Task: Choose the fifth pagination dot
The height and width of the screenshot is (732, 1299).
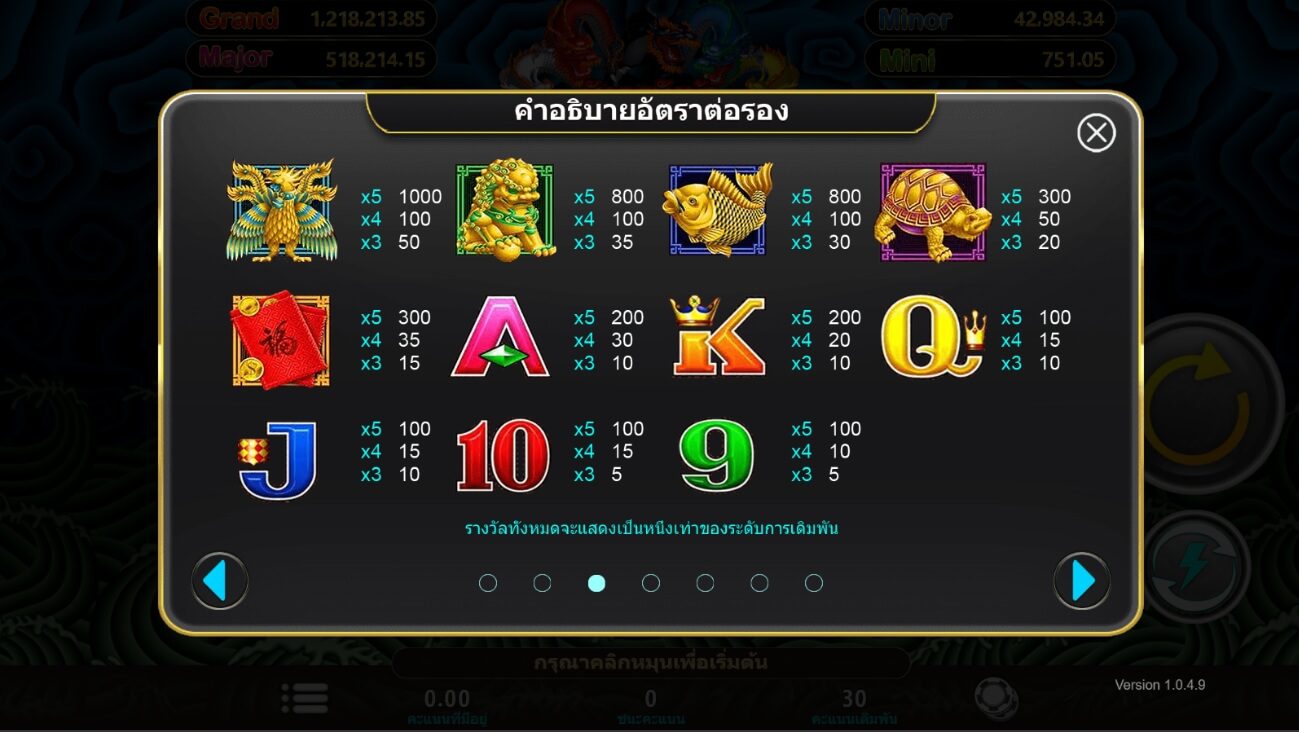Action: (x=705, y=582)
